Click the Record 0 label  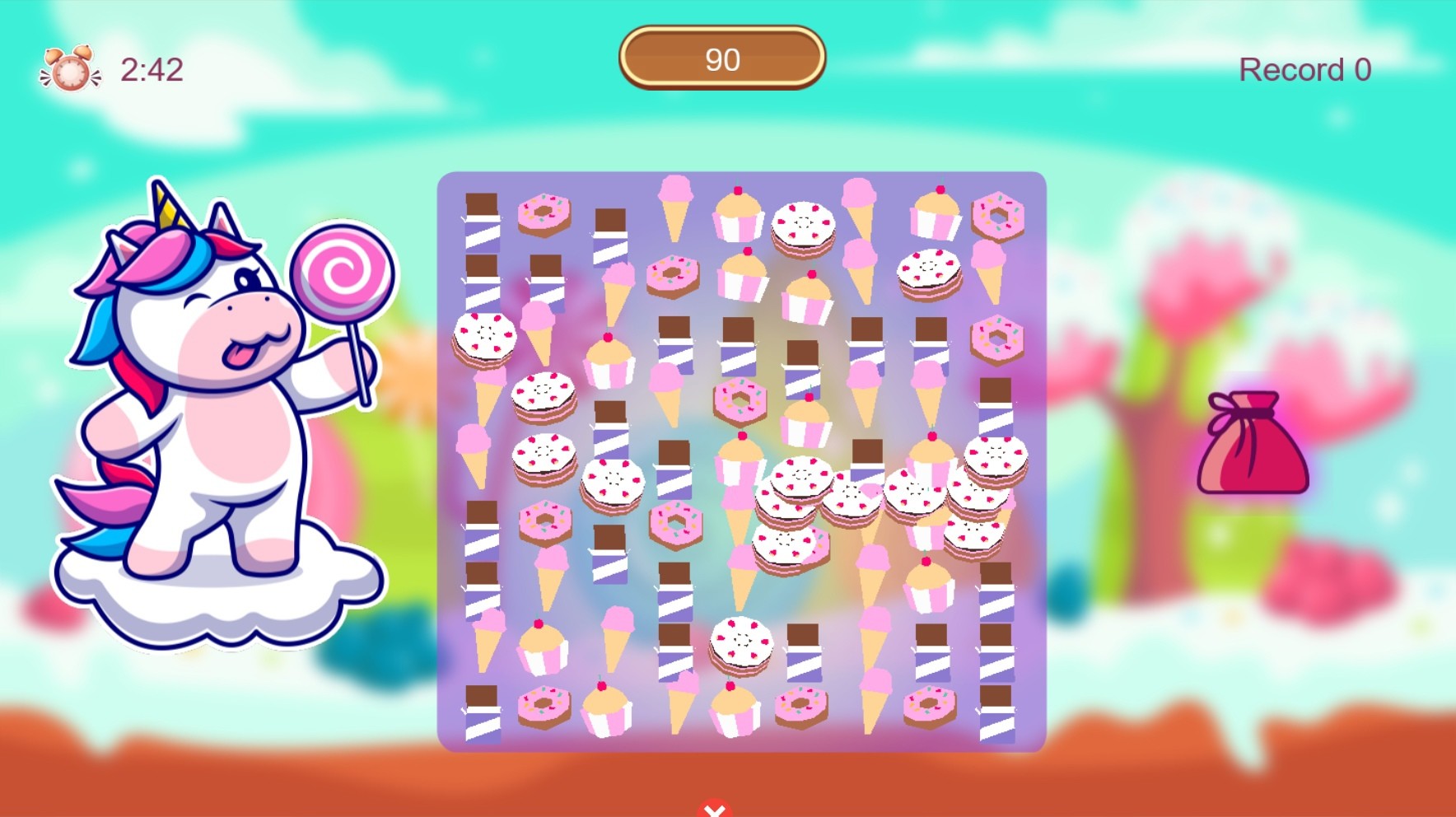(1304, 68)
